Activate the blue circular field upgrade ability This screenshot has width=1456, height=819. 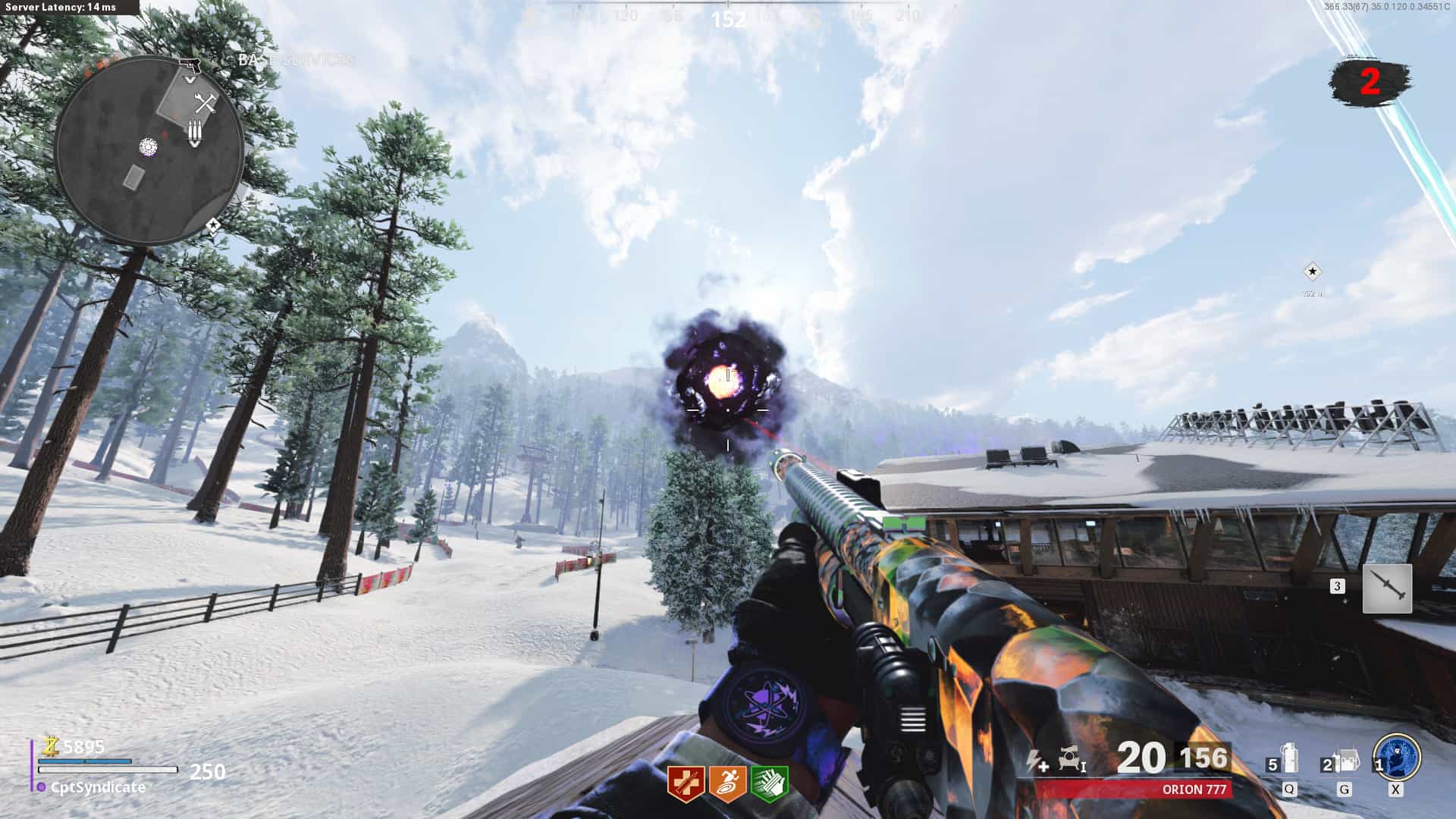1396,758
